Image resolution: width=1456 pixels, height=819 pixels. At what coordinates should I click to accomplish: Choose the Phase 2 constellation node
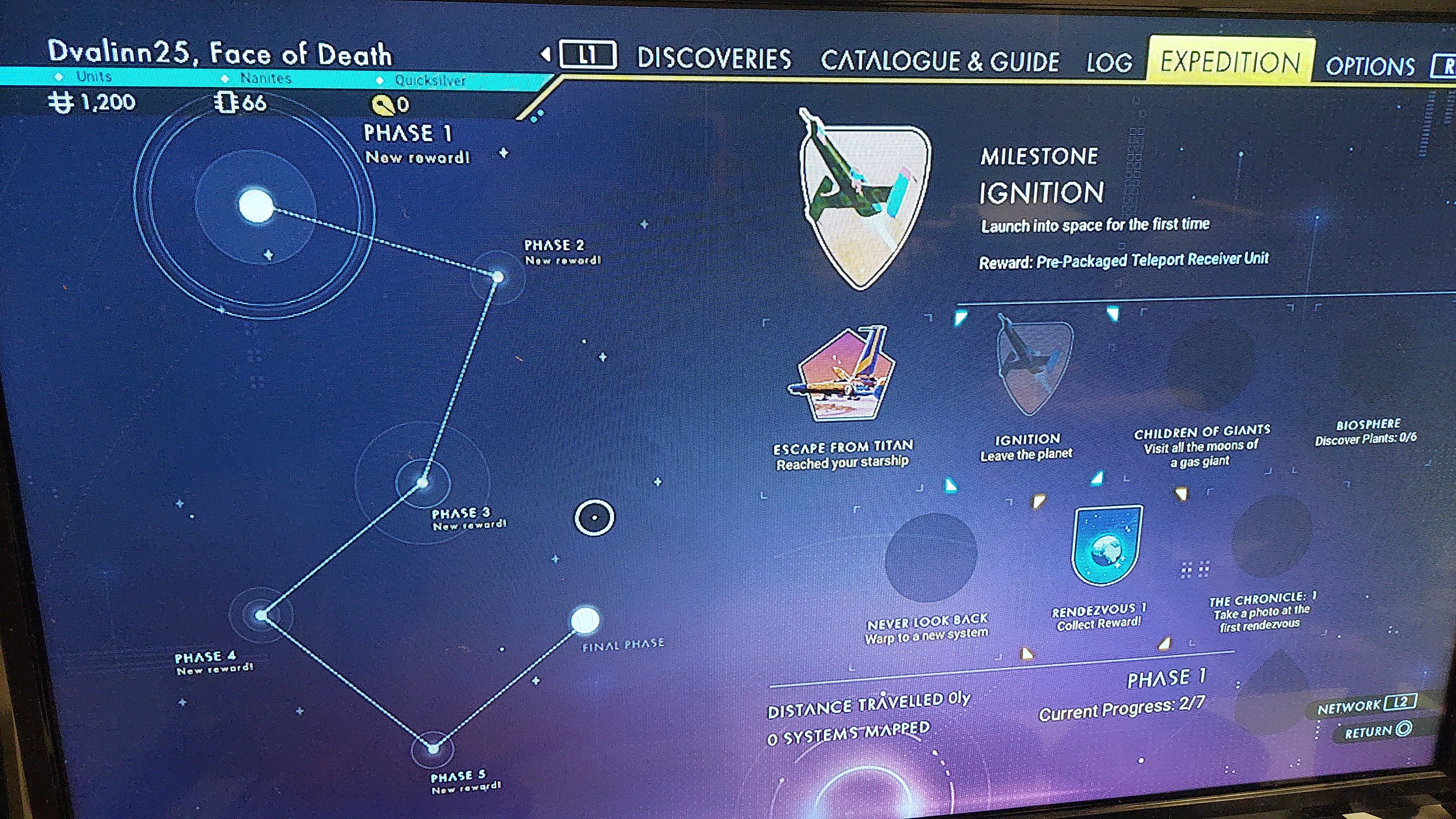[498, 277]
